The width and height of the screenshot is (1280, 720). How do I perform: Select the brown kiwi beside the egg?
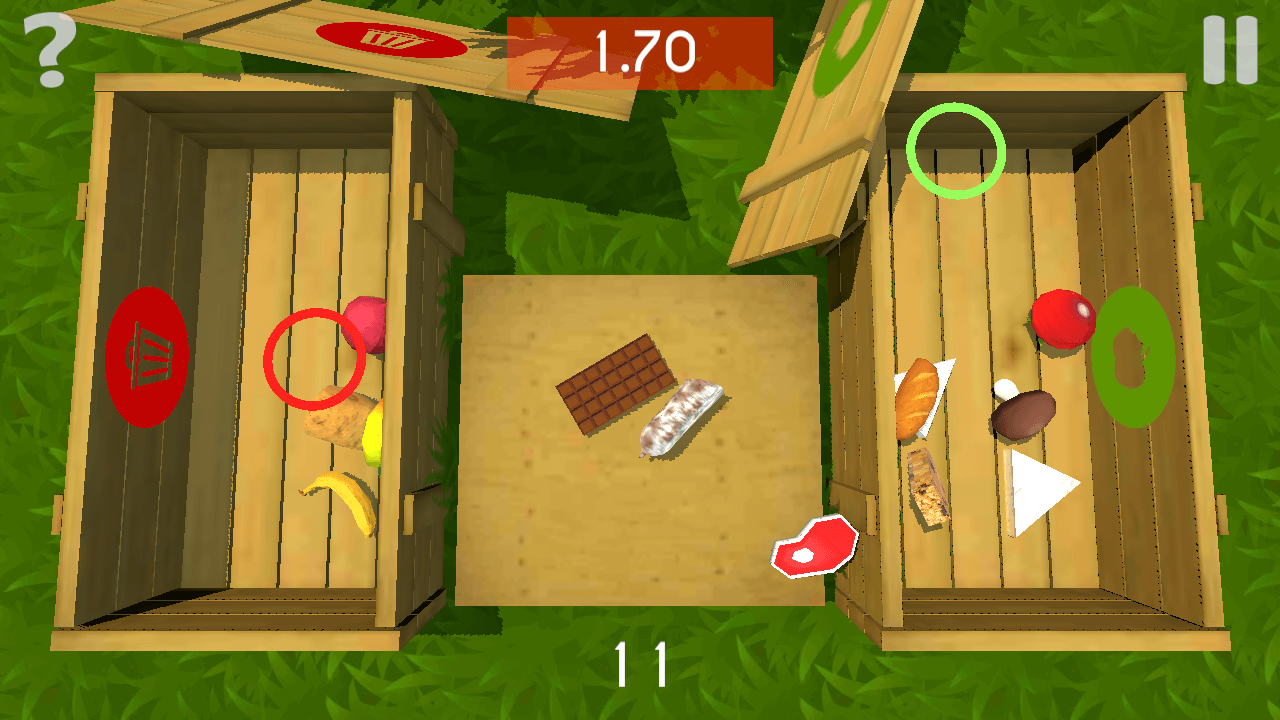(x=1022, y=415)
